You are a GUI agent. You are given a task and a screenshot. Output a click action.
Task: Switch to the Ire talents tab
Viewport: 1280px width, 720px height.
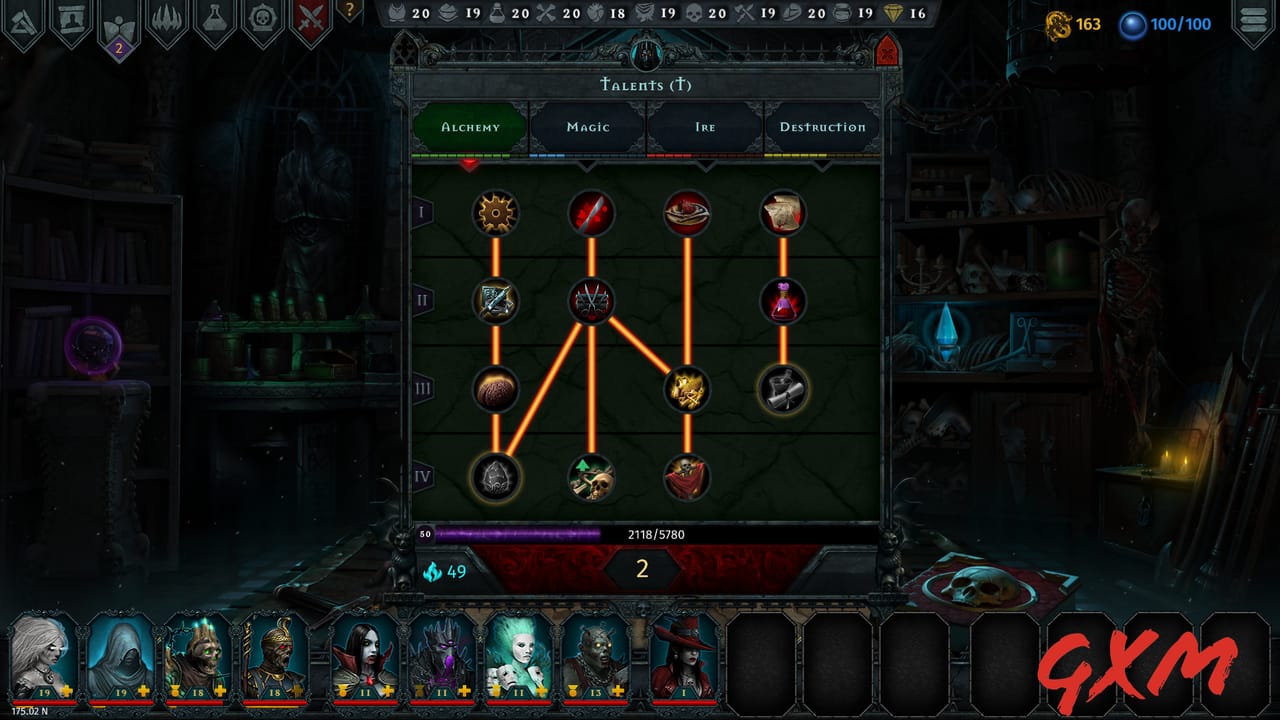[x=705, y=127]
